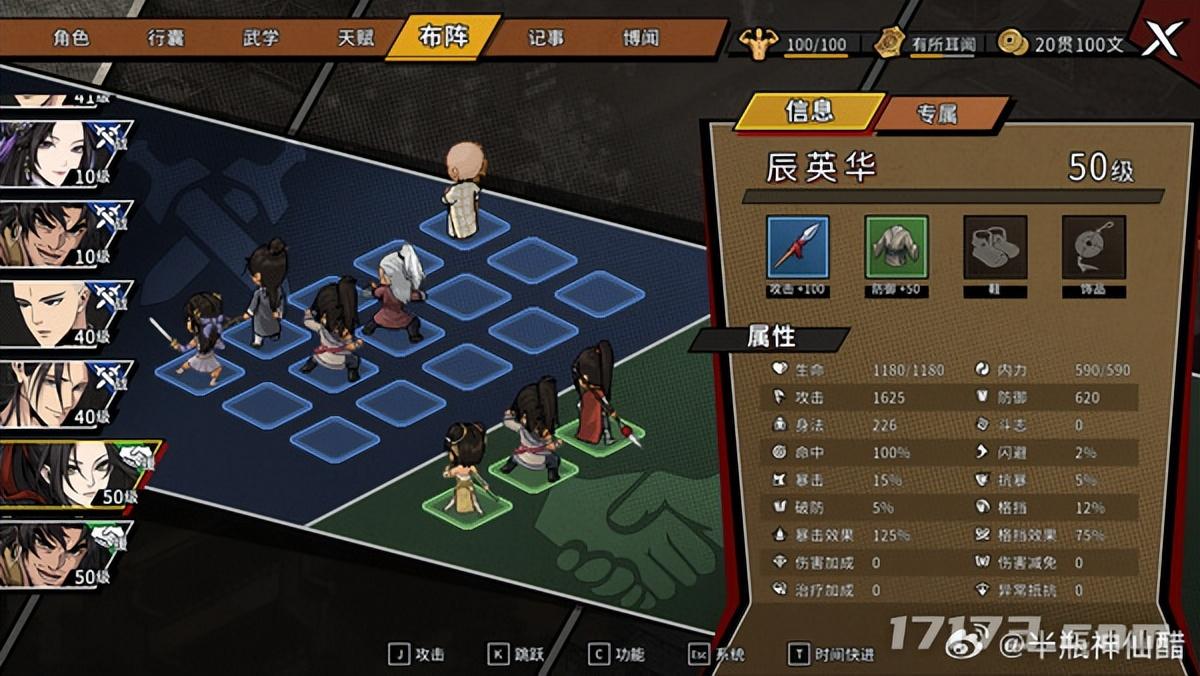The height and width of the screenshot is (676, 1200).
Task: Click the highlighted 布阵 tab
Action: [x=444, y=38]
